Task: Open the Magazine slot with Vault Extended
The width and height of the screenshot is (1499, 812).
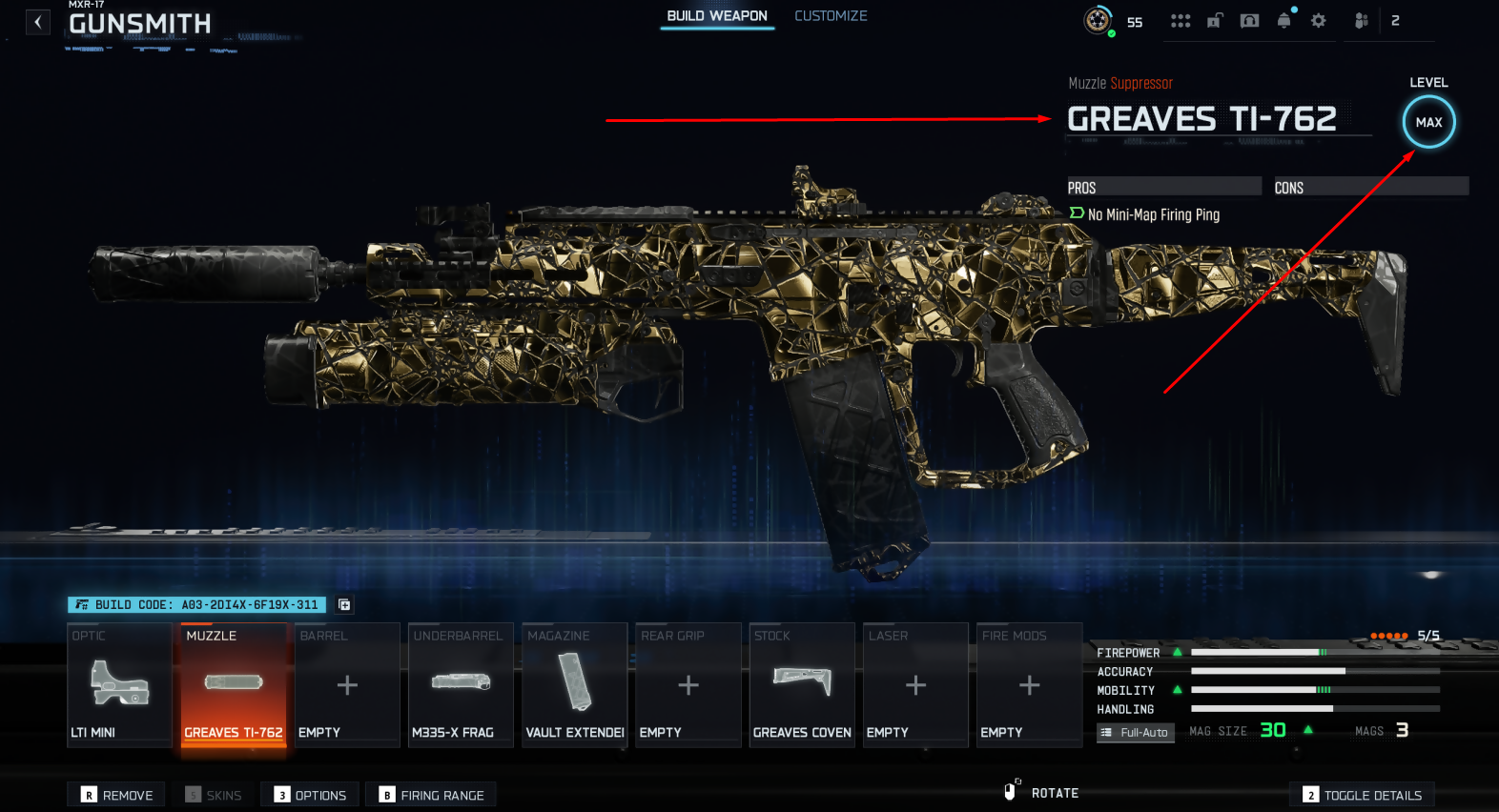Action: (x=574, y=684)
